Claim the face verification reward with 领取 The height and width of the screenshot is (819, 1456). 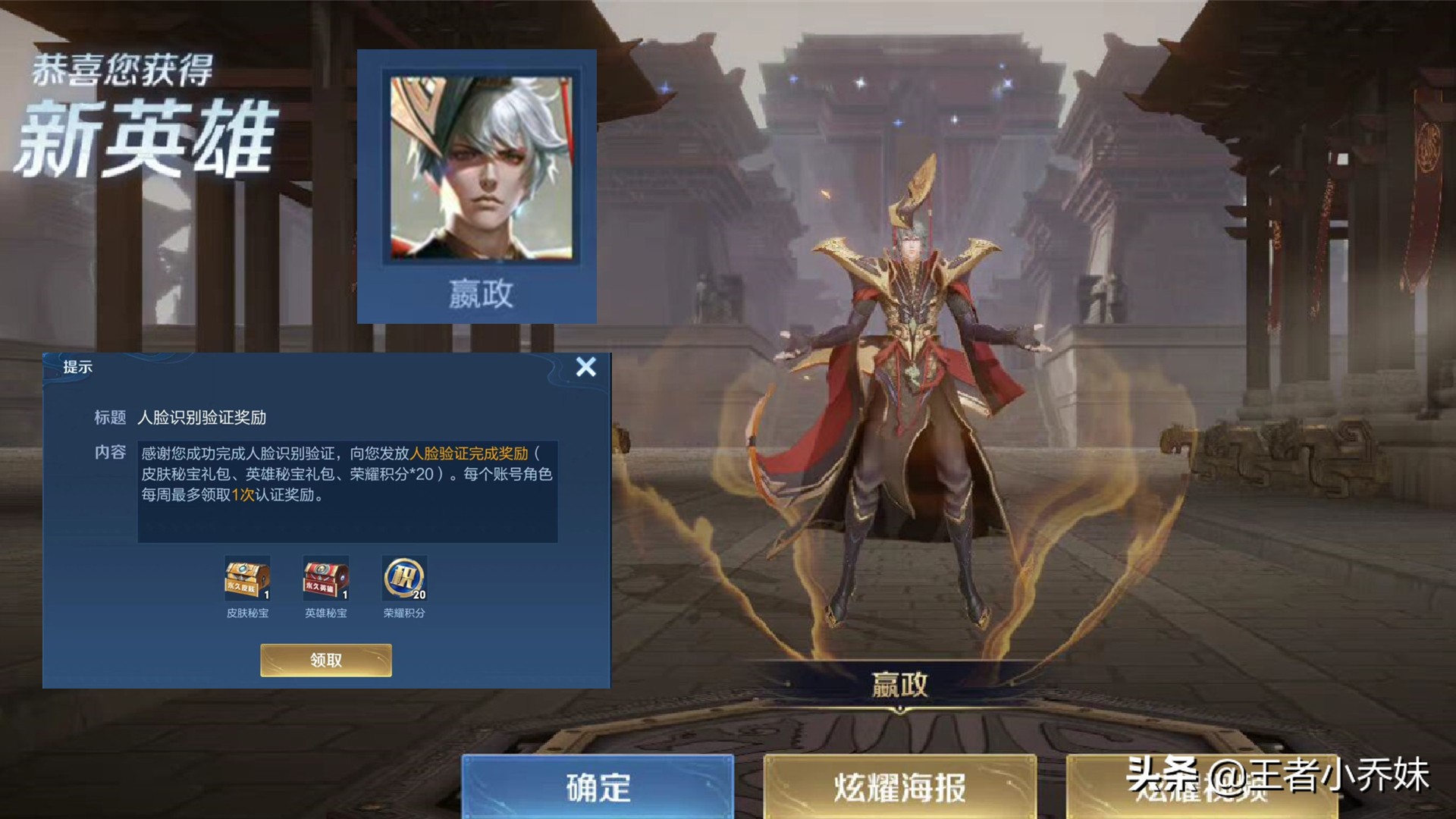(326, 660)
